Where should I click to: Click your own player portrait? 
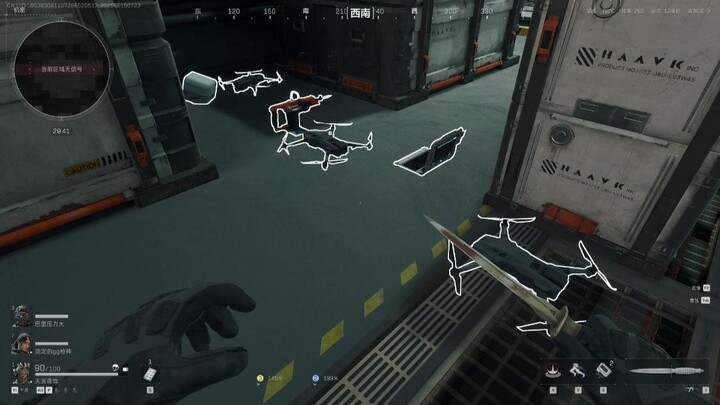click(22, 372)
